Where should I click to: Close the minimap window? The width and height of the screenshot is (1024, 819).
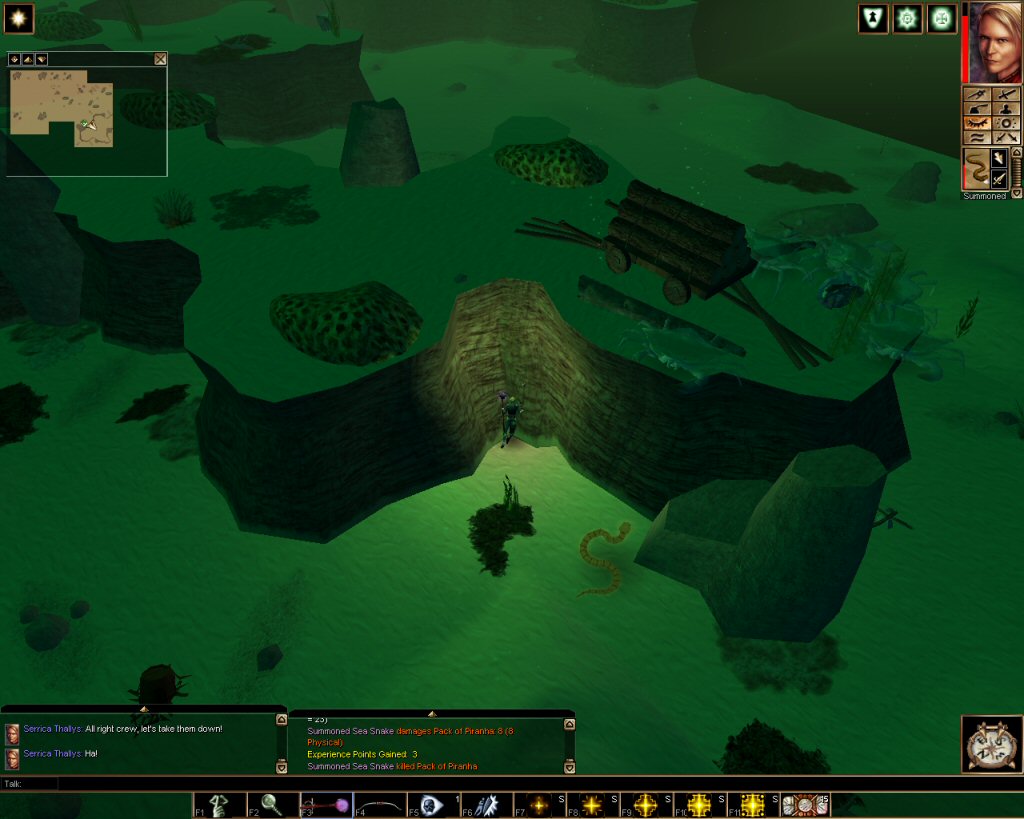point(160,59)
